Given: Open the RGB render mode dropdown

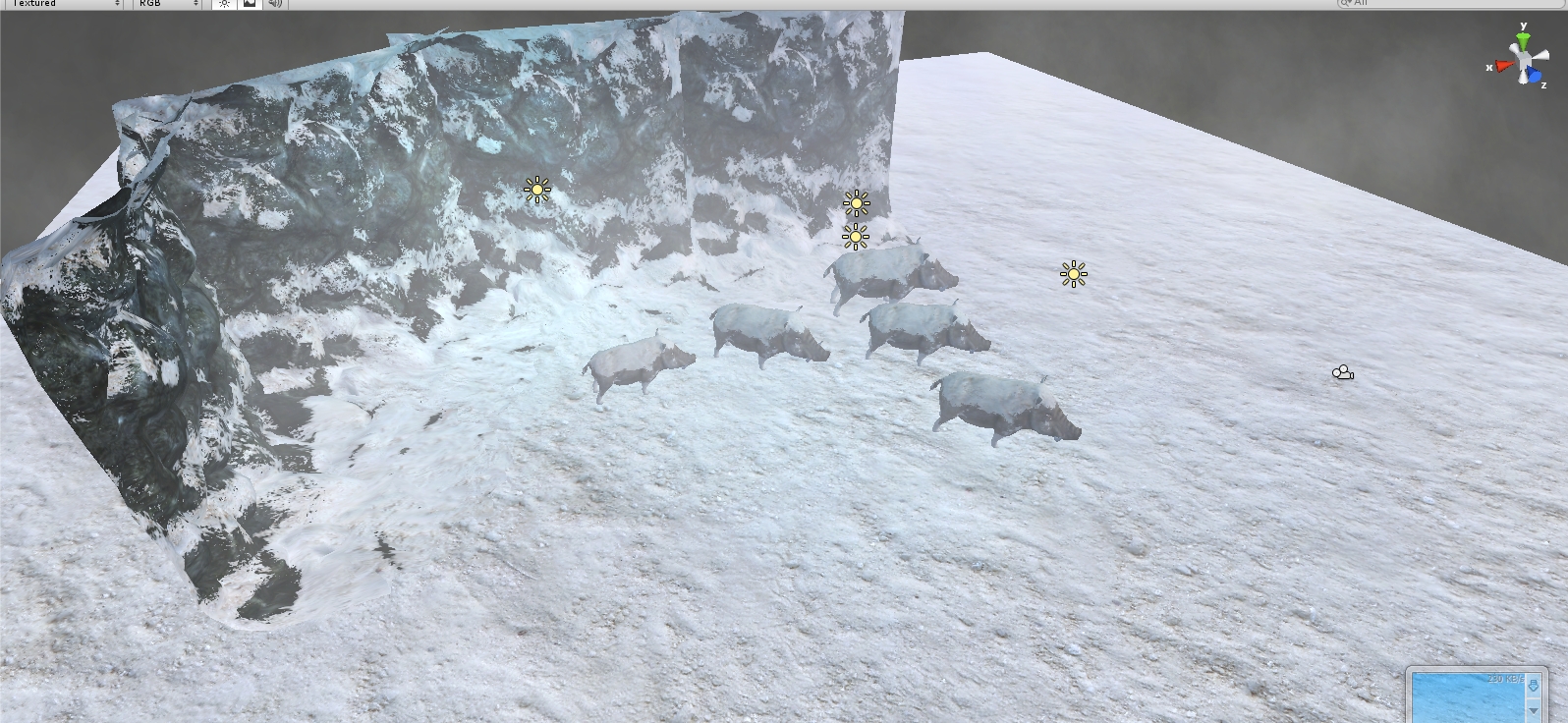Looking at the screenshot, I should click(x=167, y=4).
